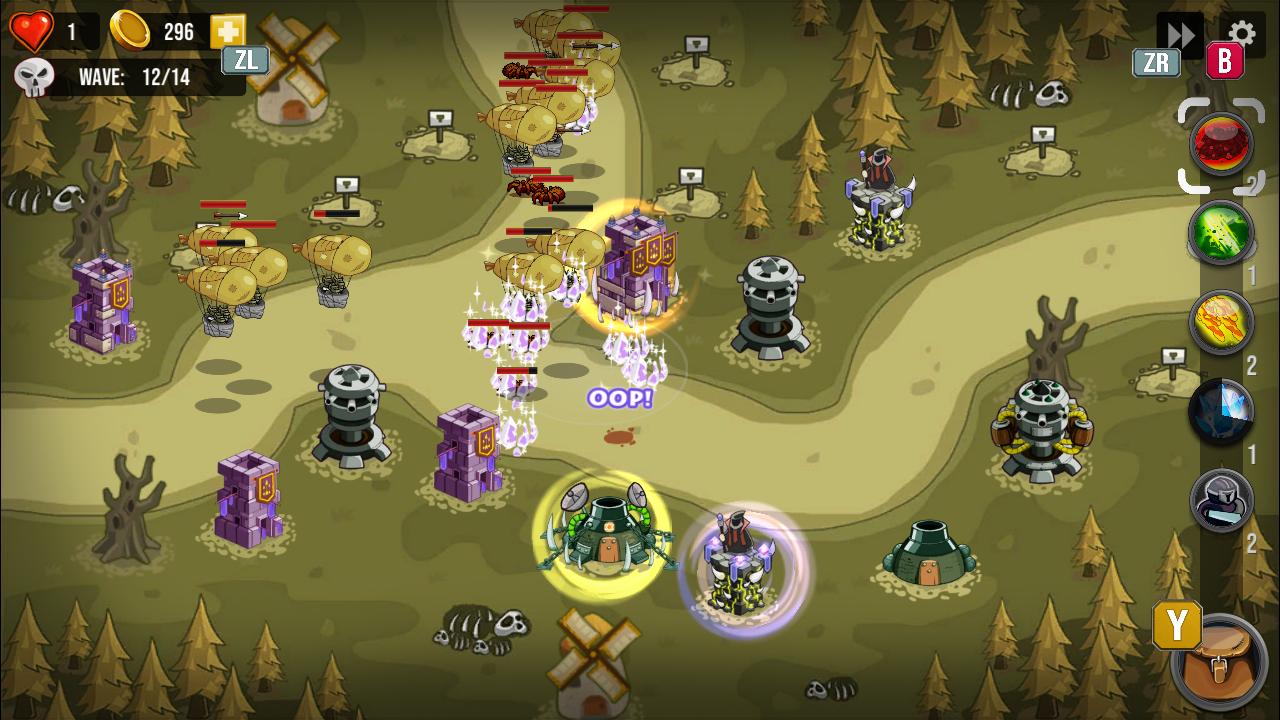Use the fireball power-up in the sidebar

click(x=1221, y=318)
